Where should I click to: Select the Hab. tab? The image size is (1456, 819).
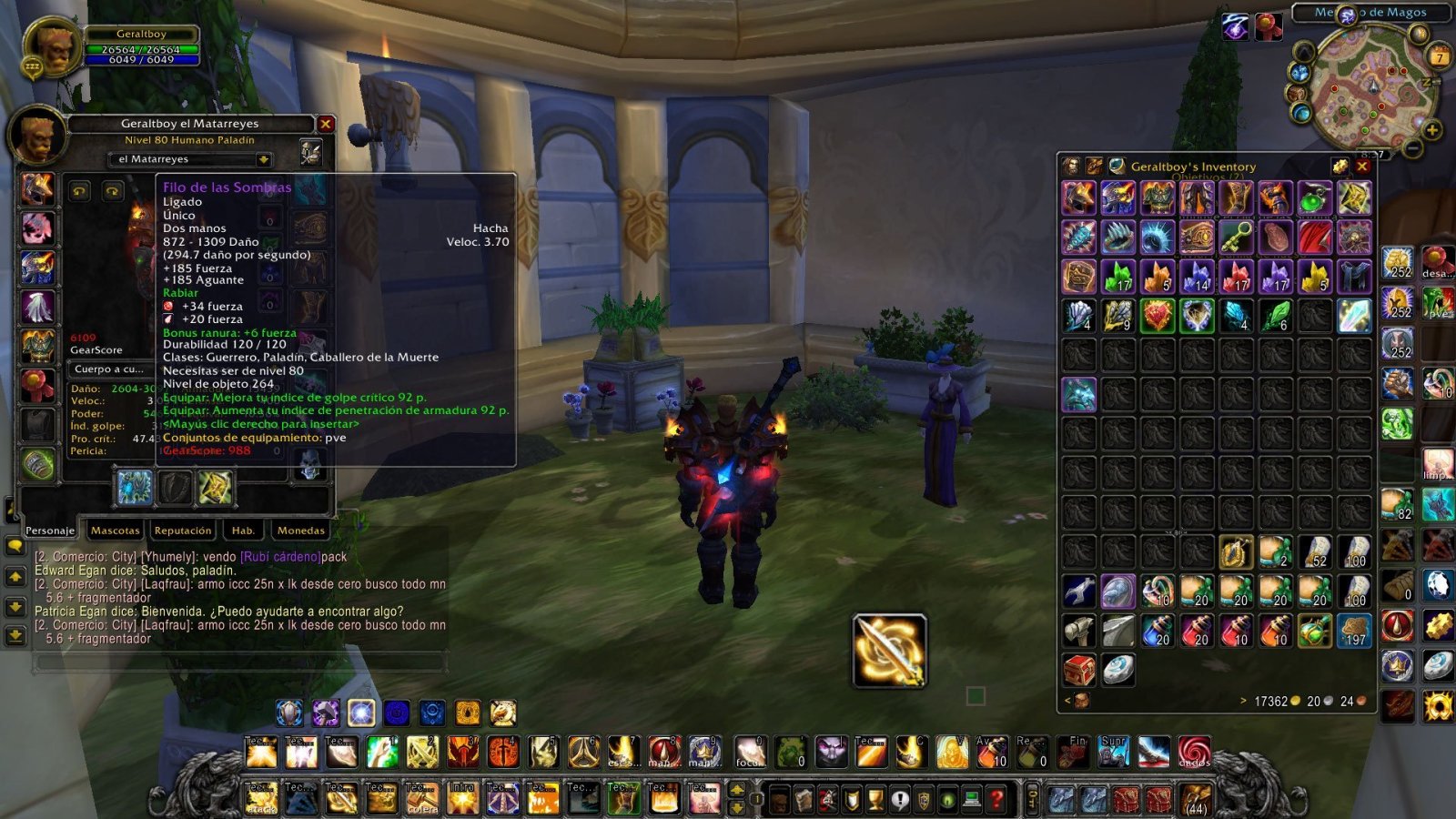pyautogui.click(x=243, y=531)
